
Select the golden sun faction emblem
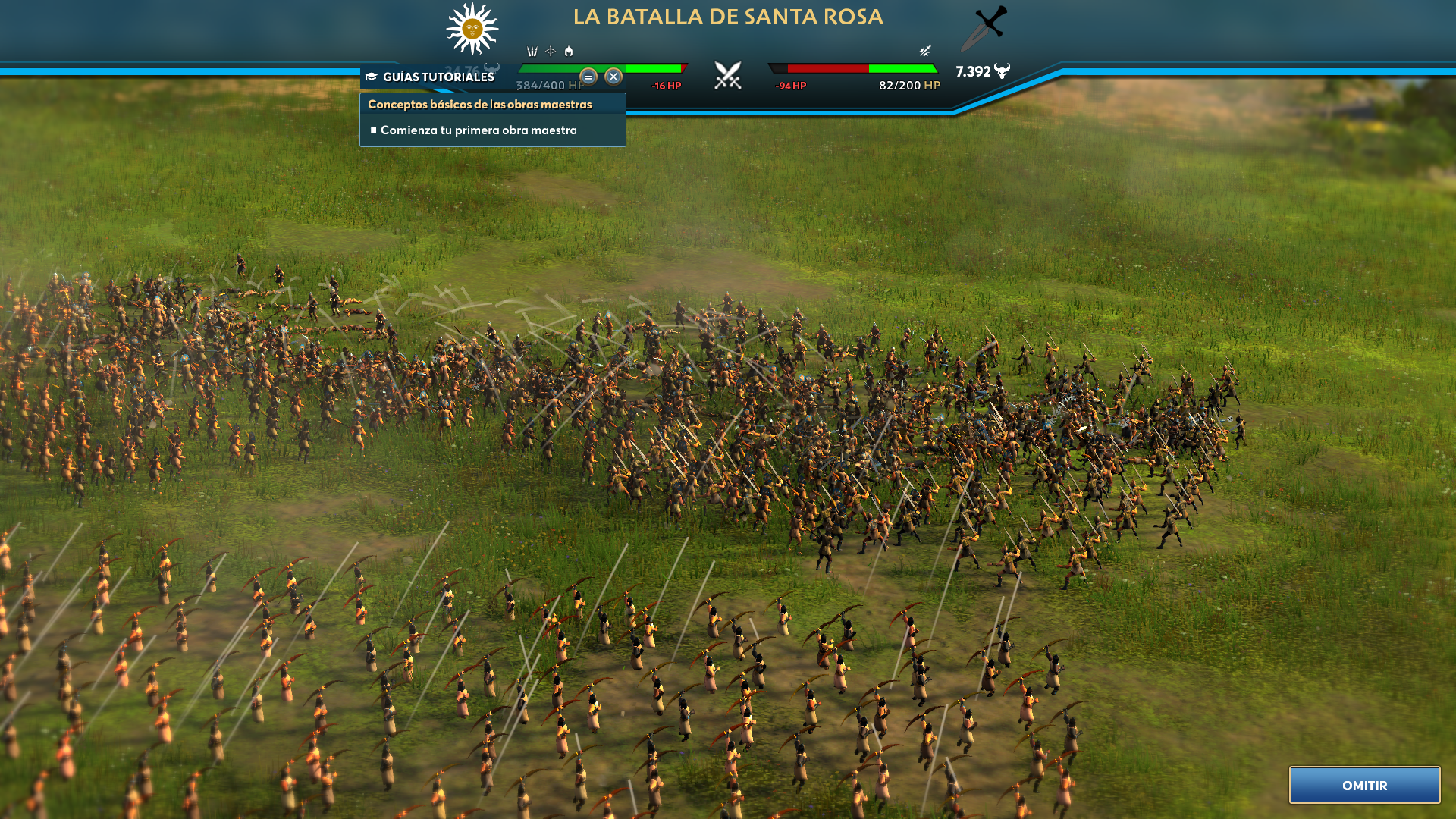click(472, 29)
